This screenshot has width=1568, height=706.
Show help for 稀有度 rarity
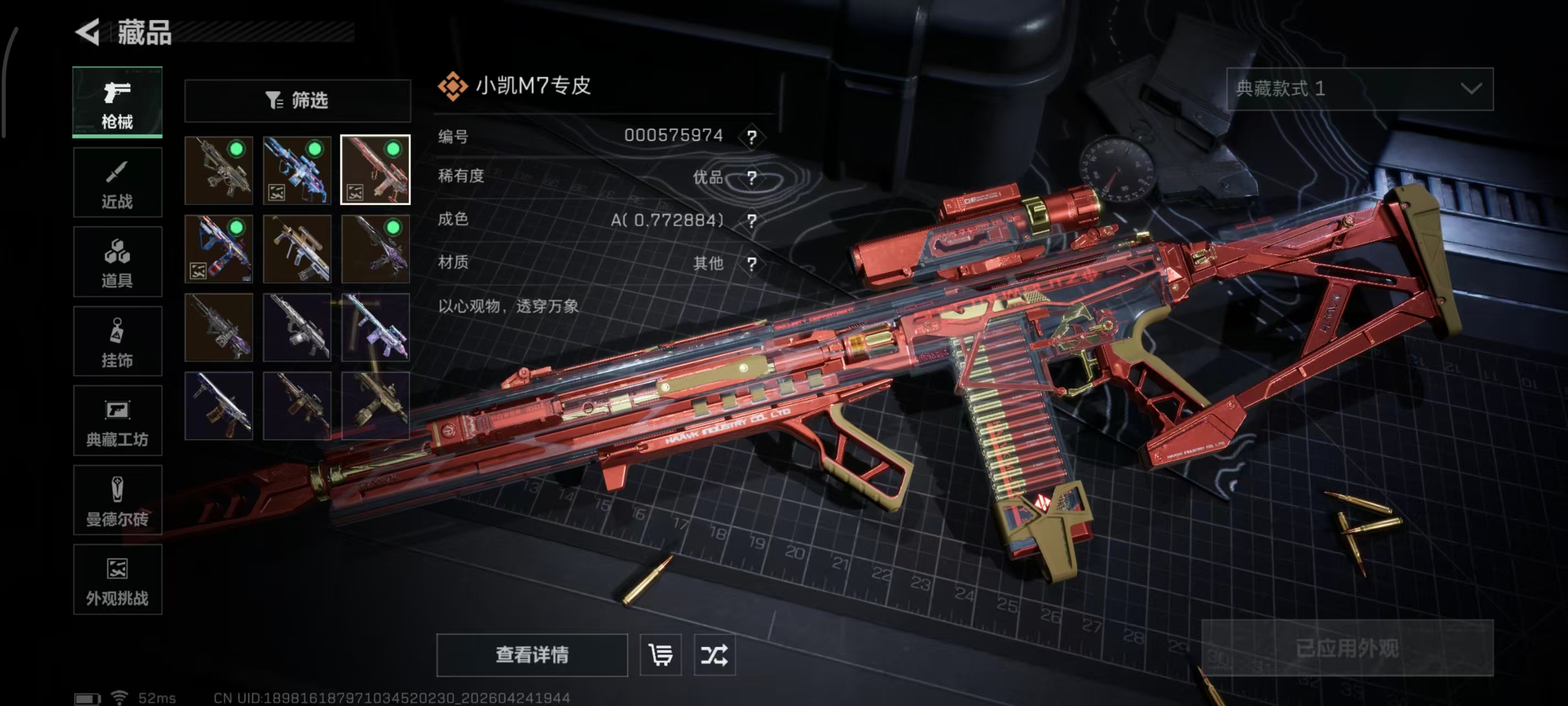pyautogui.click(x=751, y=178)
